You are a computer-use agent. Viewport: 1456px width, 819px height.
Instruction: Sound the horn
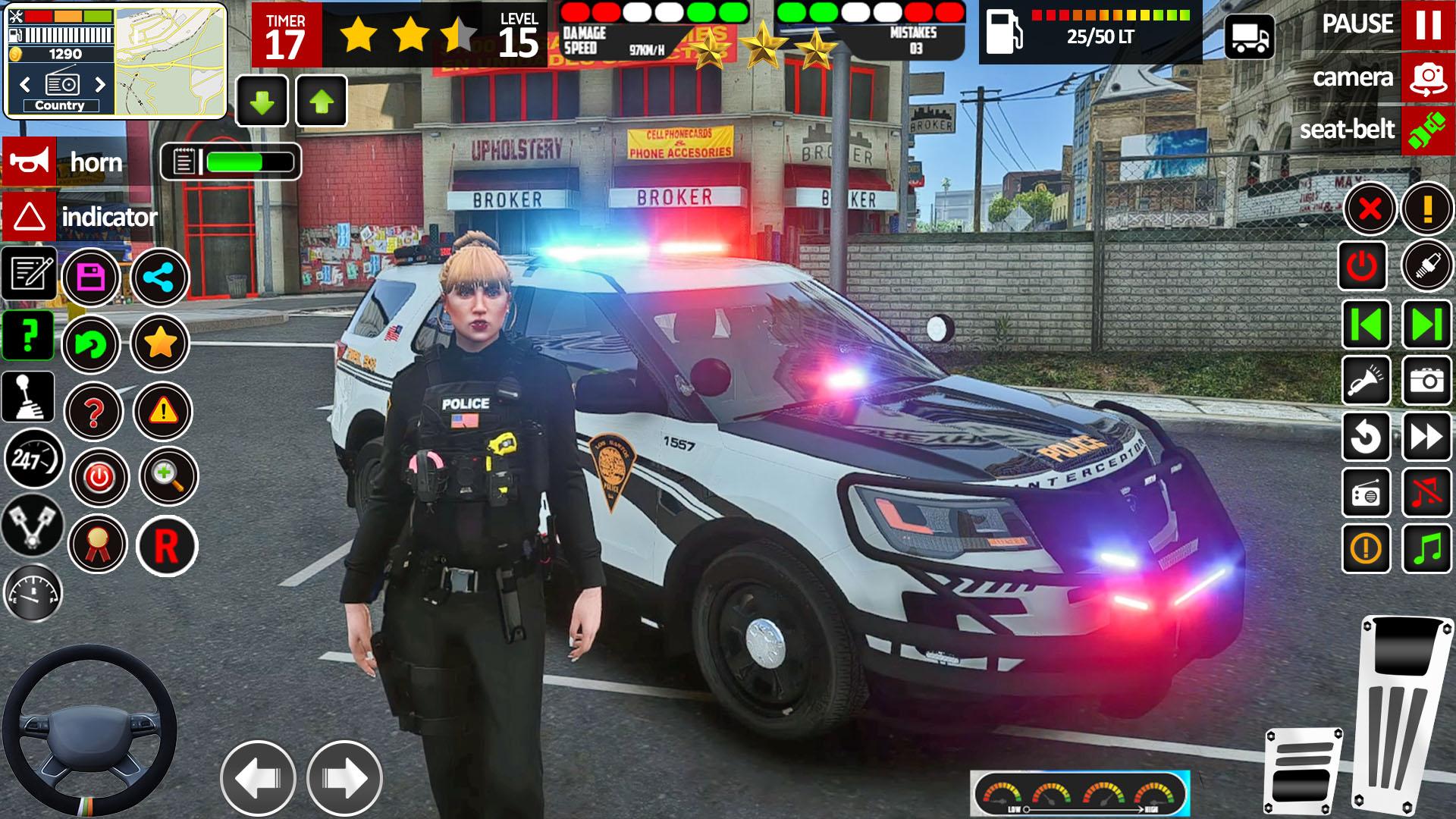click(x=30, y=162)
